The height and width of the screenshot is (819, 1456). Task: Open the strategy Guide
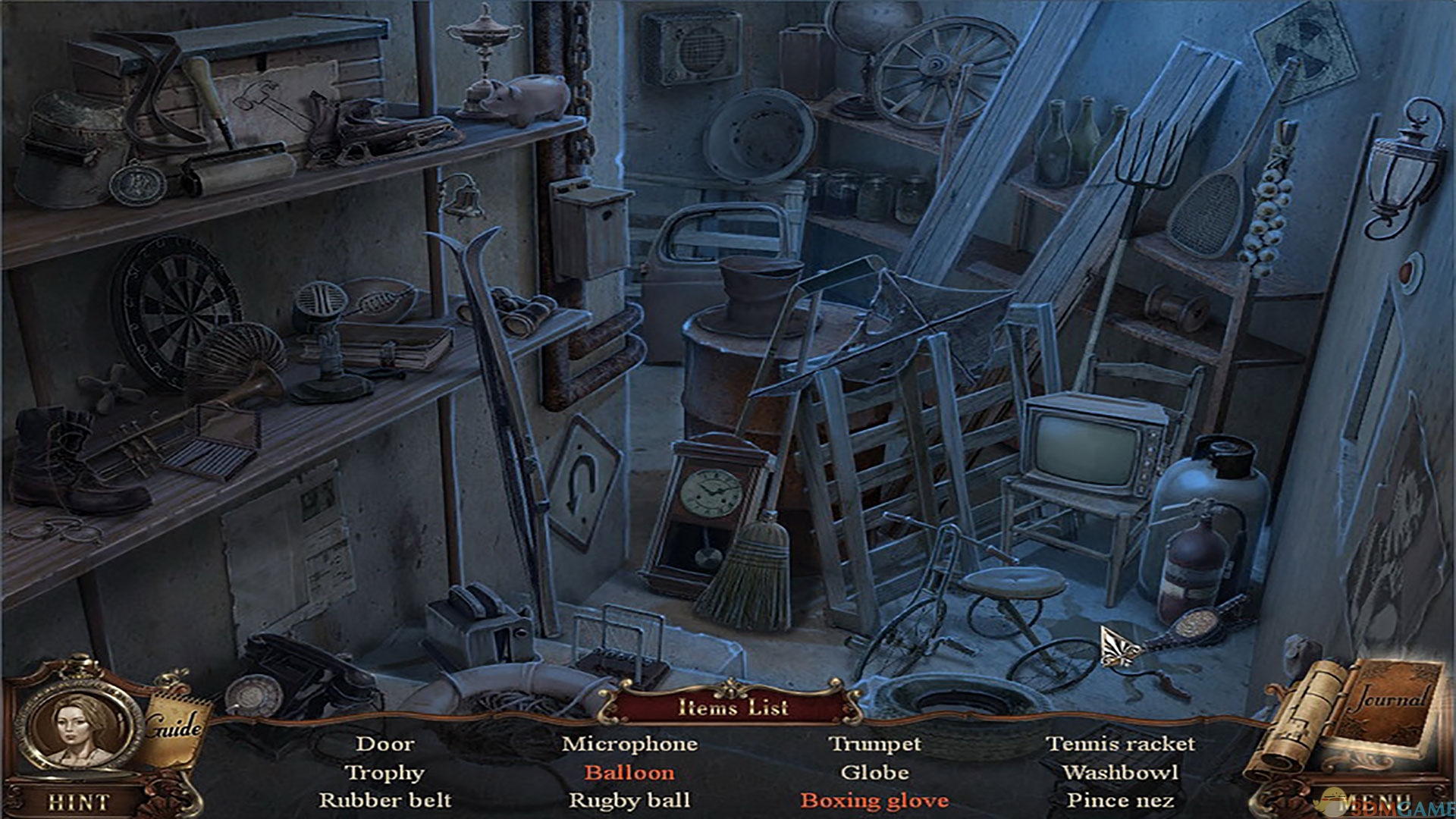point(174,728)
